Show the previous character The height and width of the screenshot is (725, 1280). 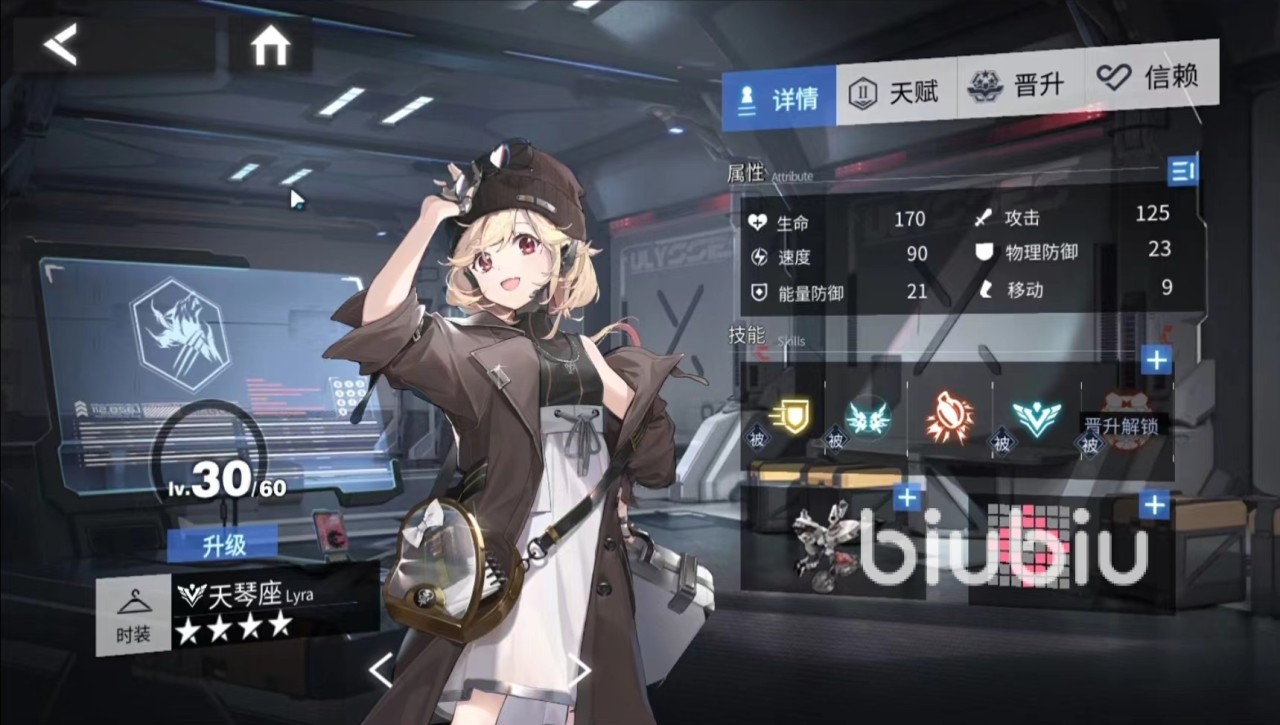381,670
